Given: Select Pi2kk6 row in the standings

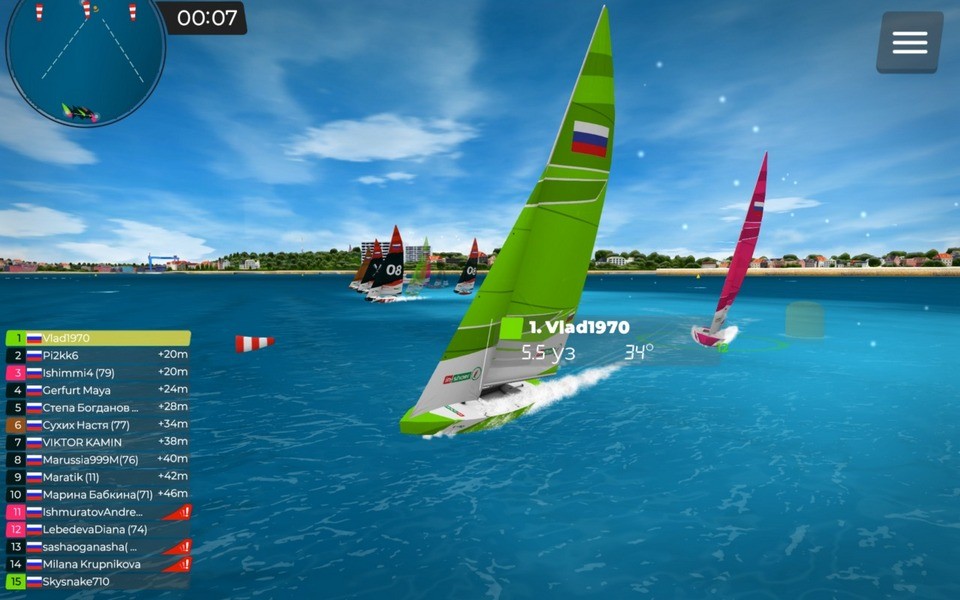Looking at the screenshot, I should pos(98,355).
